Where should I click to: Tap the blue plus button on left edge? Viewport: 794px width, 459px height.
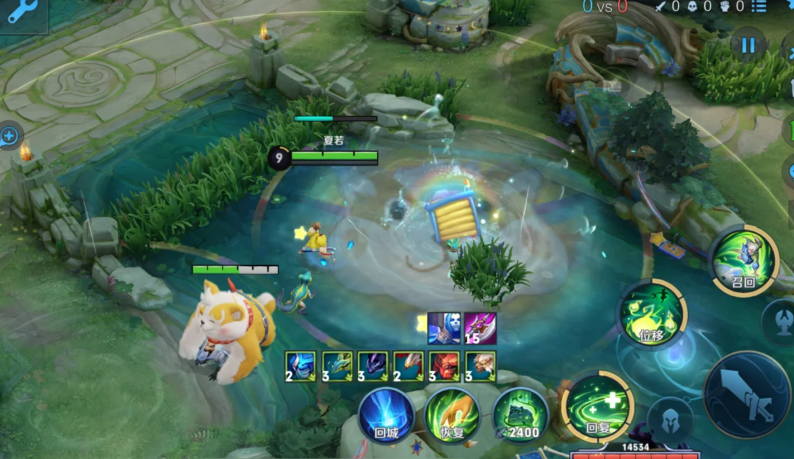9,135
